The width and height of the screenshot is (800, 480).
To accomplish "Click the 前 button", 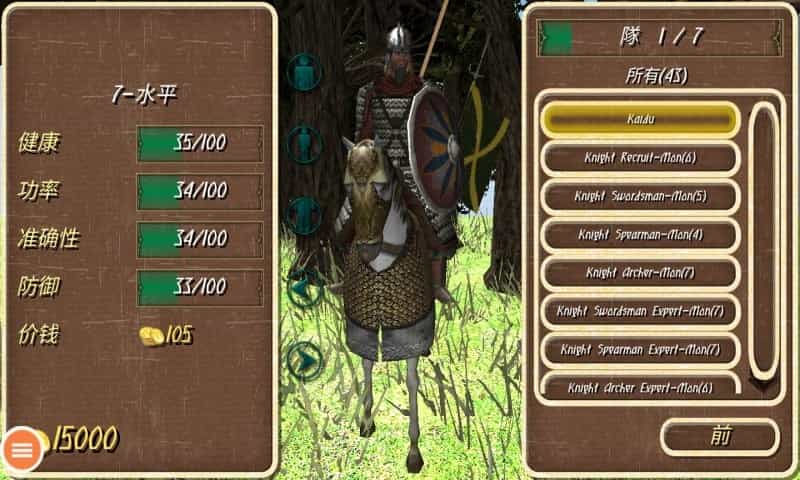I will 719,436.
